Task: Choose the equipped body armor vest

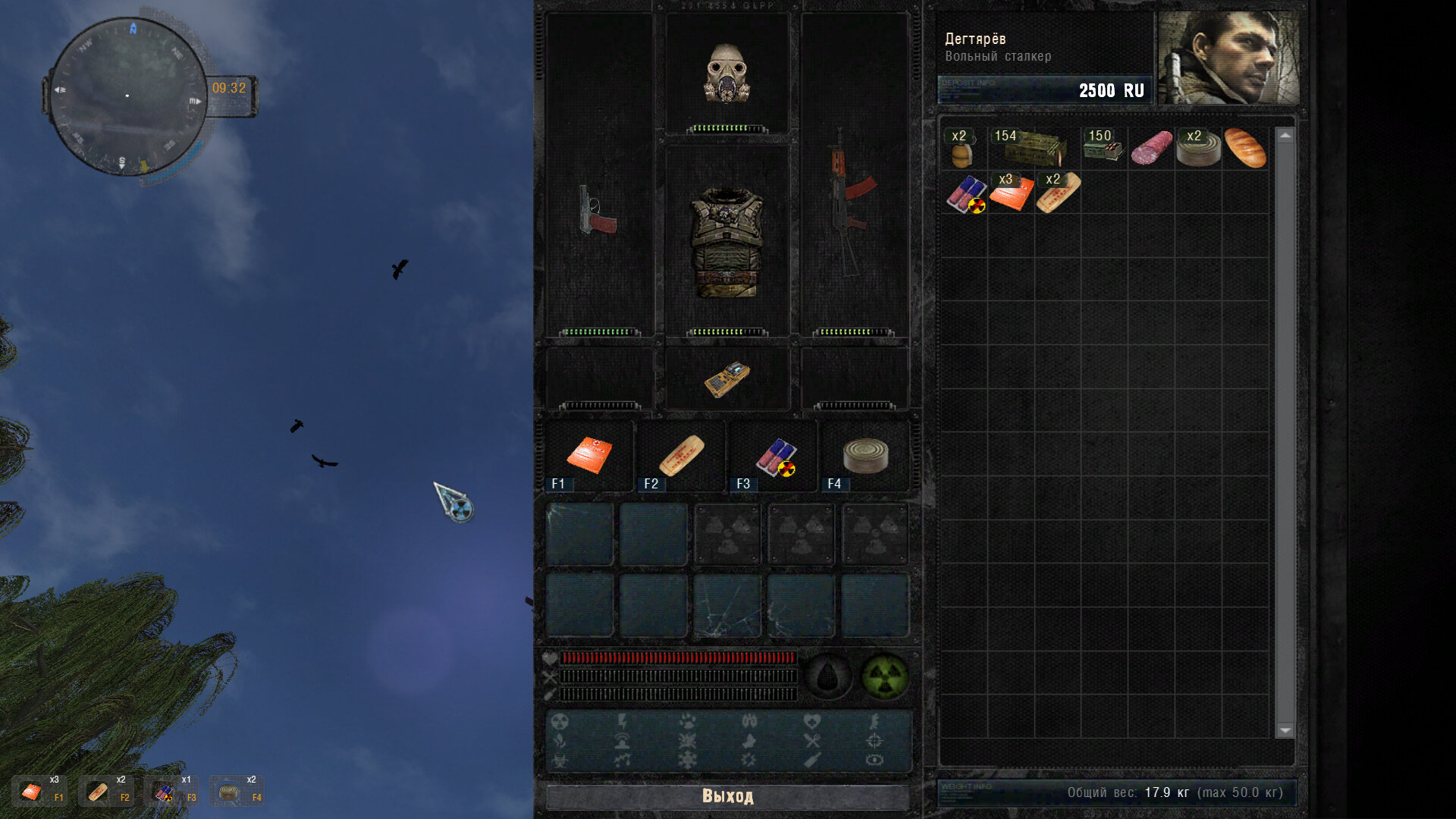Action: [x=727, y=242]
